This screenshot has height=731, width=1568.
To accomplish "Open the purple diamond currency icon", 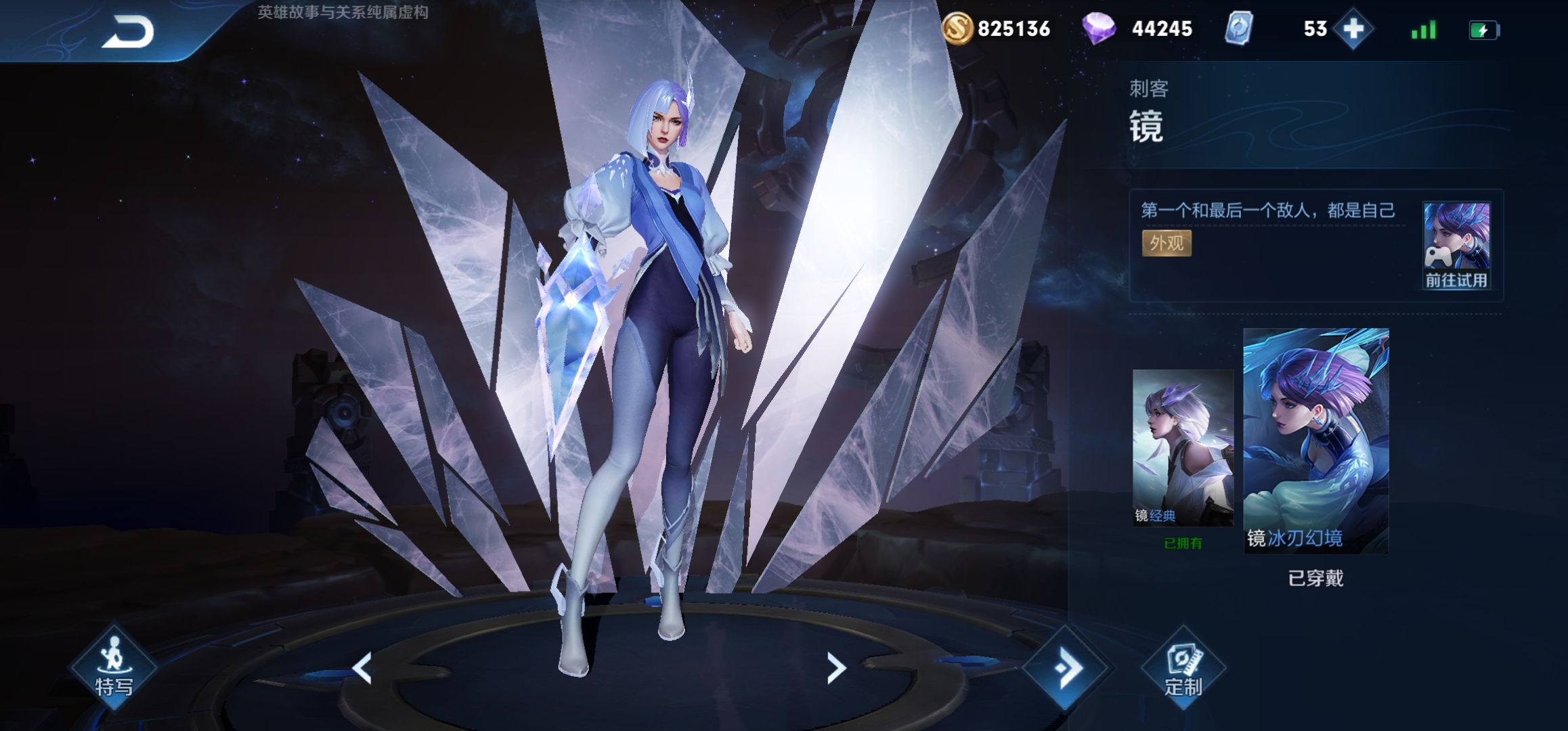I will point(1098,29).
